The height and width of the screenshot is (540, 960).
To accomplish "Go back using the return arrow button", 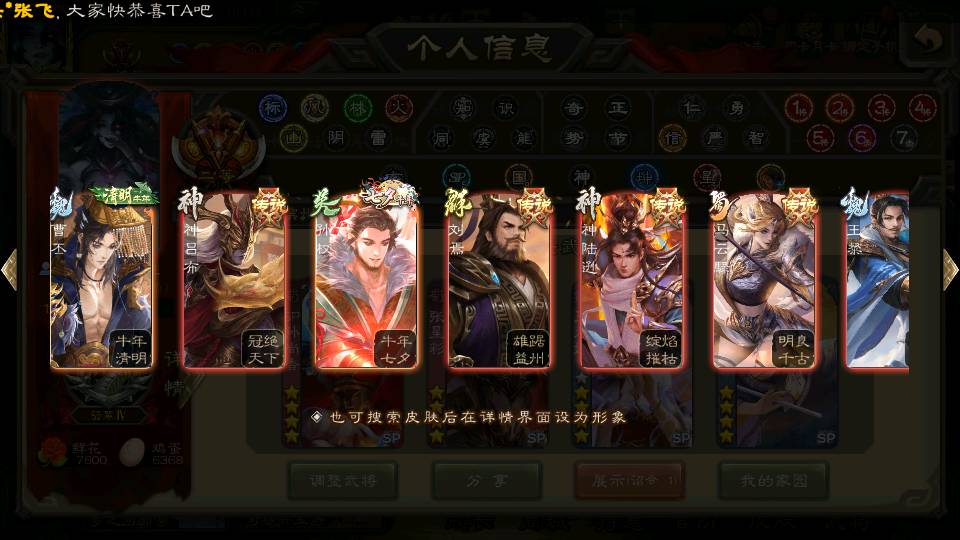I will pos(927,42).
